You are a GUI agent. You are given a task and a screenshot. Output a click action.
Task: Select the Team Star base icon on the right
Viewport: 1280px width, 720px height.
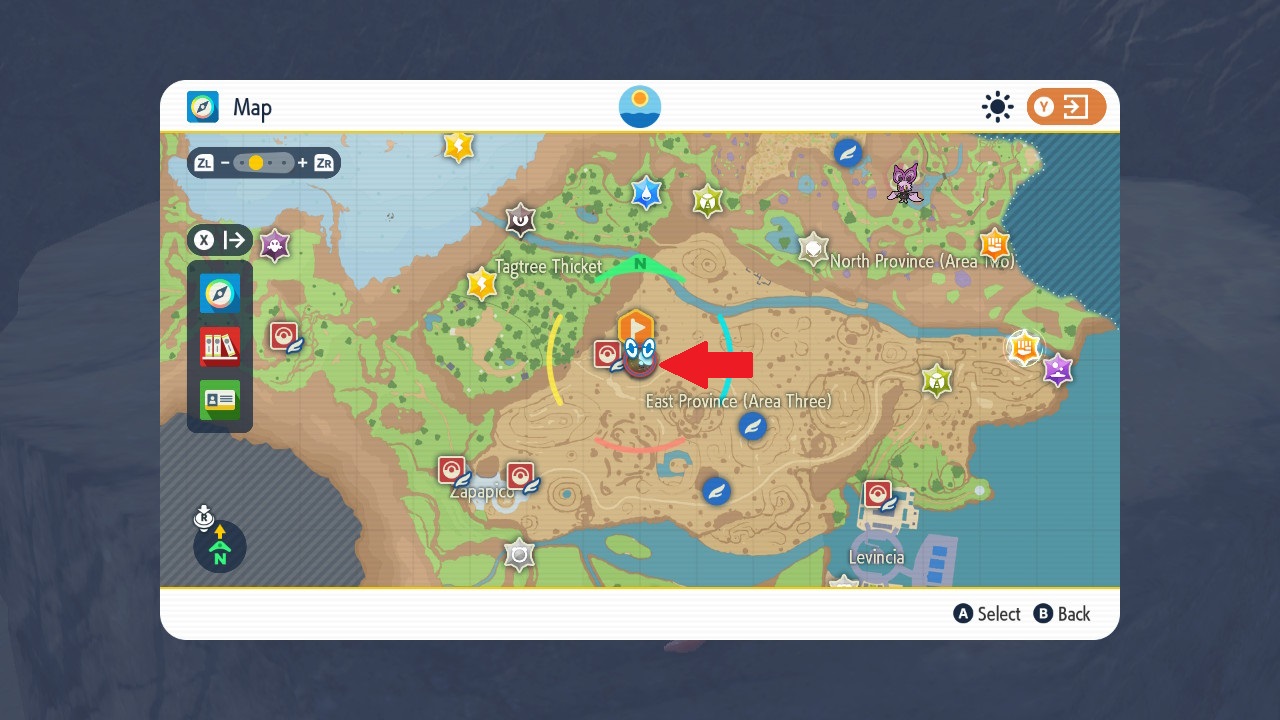pos(1022,349)
